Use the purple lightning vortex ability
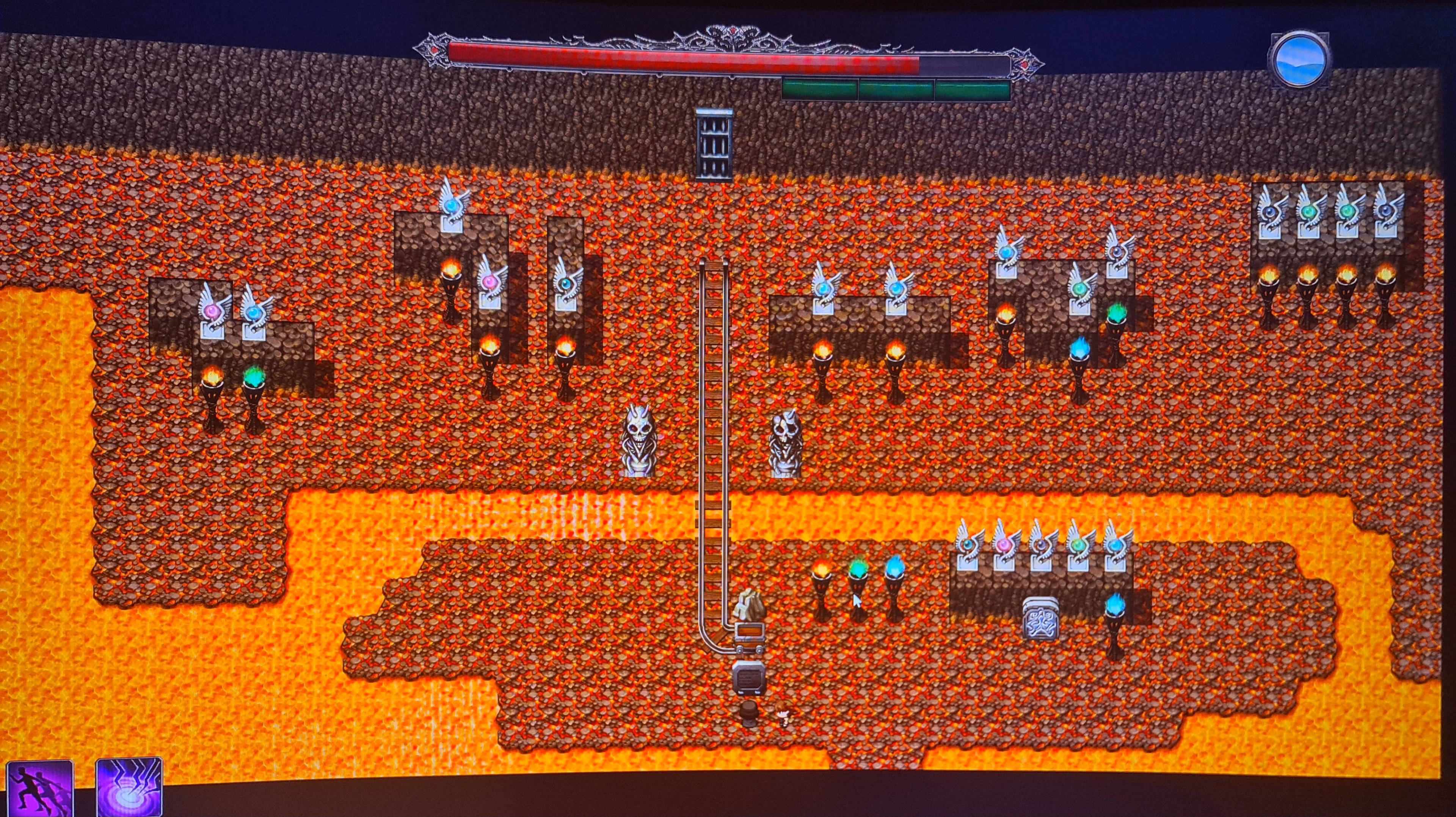The image size is (1456, 817). point(129,787)
